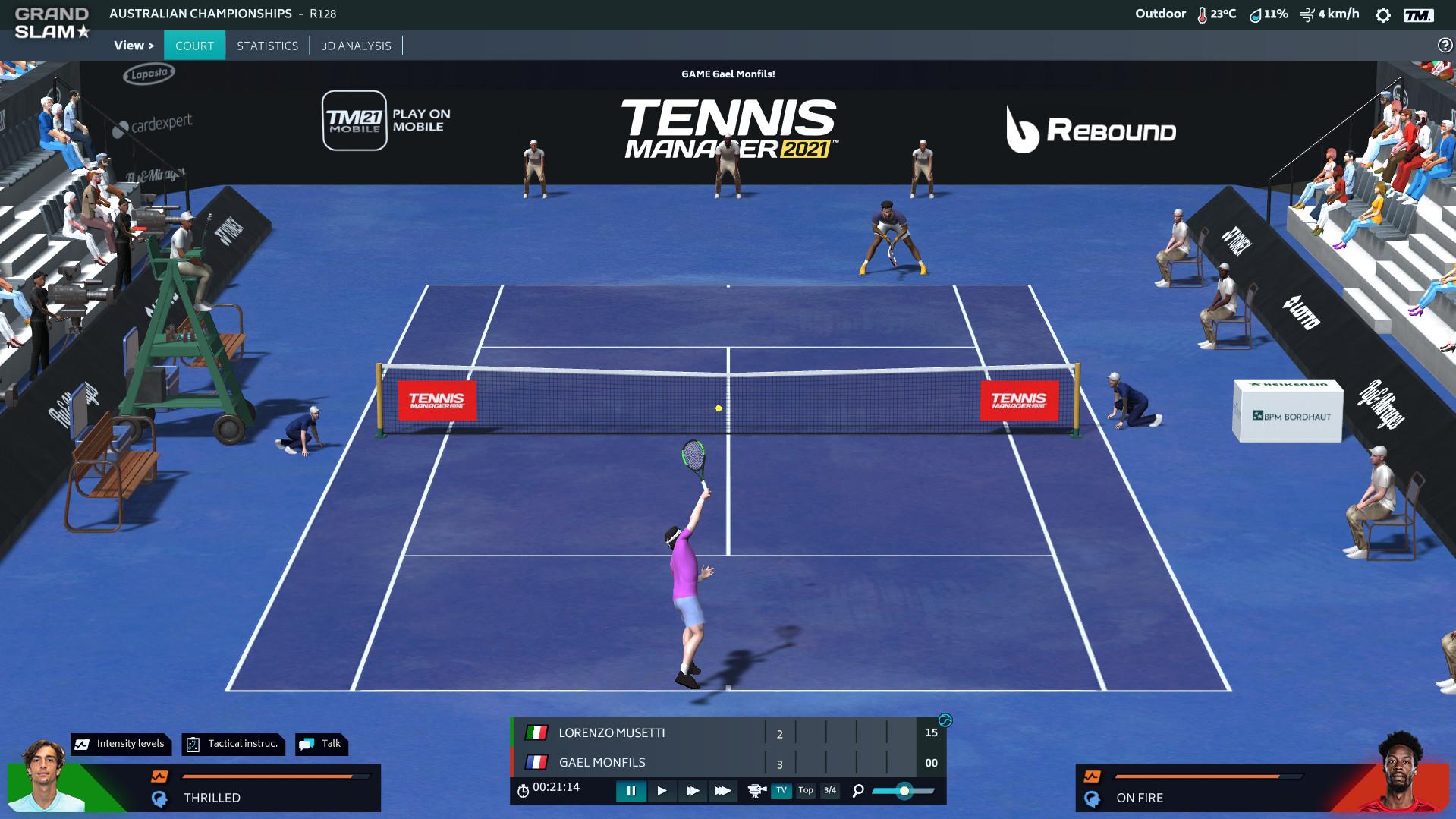Image resolution: width=1456 pixels, height=819 pixels.
Task: Click the zoom magnifier icon
Action: 857,791
